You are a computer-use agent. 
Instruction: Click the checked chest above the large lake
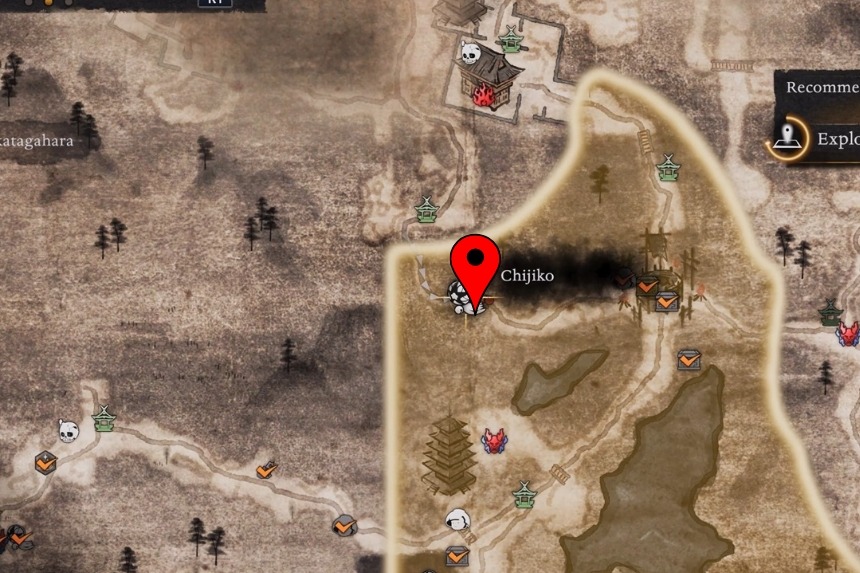[x=689, y=359]
